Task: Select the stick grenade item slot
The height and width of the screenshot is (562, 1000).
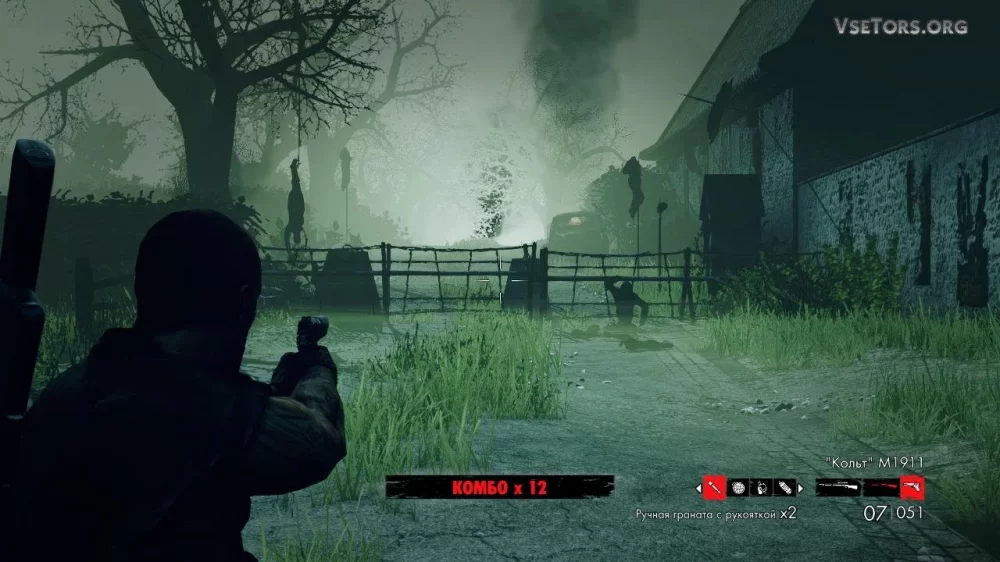Action: tap(714, 487)
